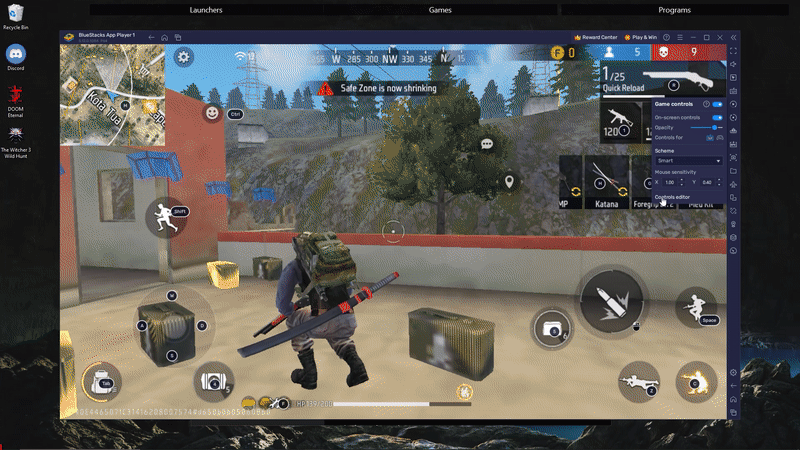This screenshot has width=800, height=450.
Task: Tap the jump button
Action: 696,310
